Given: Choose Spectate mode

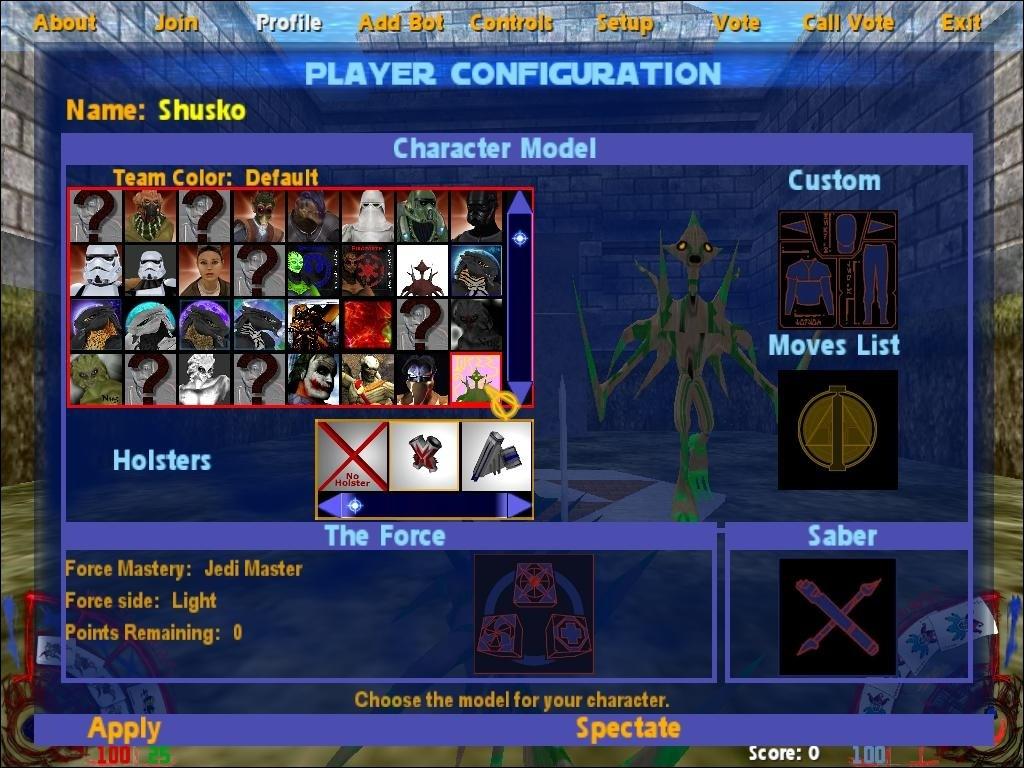Looking at the screenshot, I should coord(628,729).
